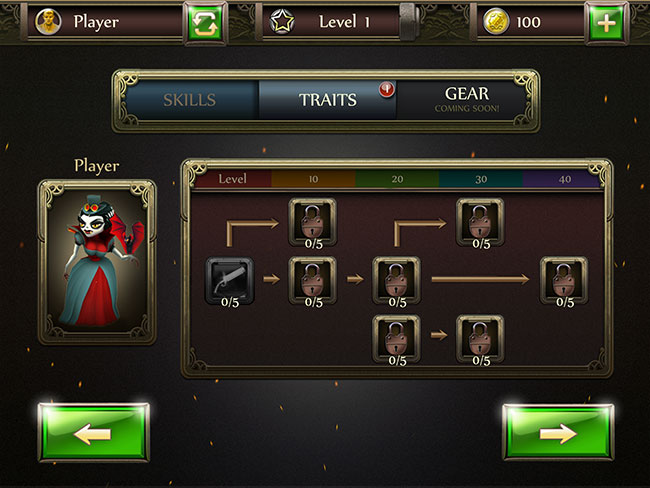Select the unlocked pistol trait icon
Image resolution: width=650 pixels, height=488 pixels.
click(230, 280)
